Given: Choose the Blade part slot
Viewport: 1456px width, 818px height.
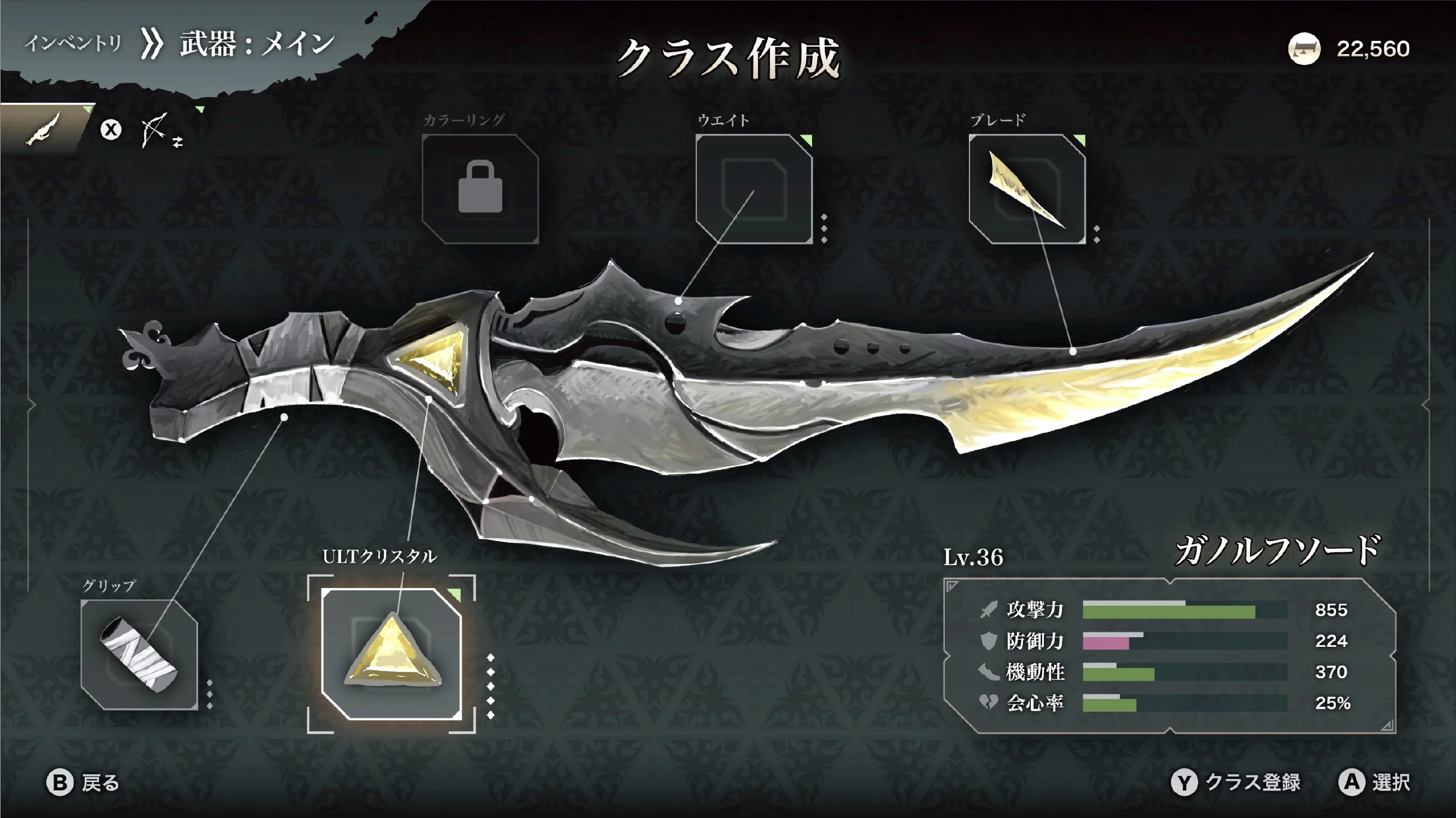Looking at the screenshot, I should (x=1027, y=189).
